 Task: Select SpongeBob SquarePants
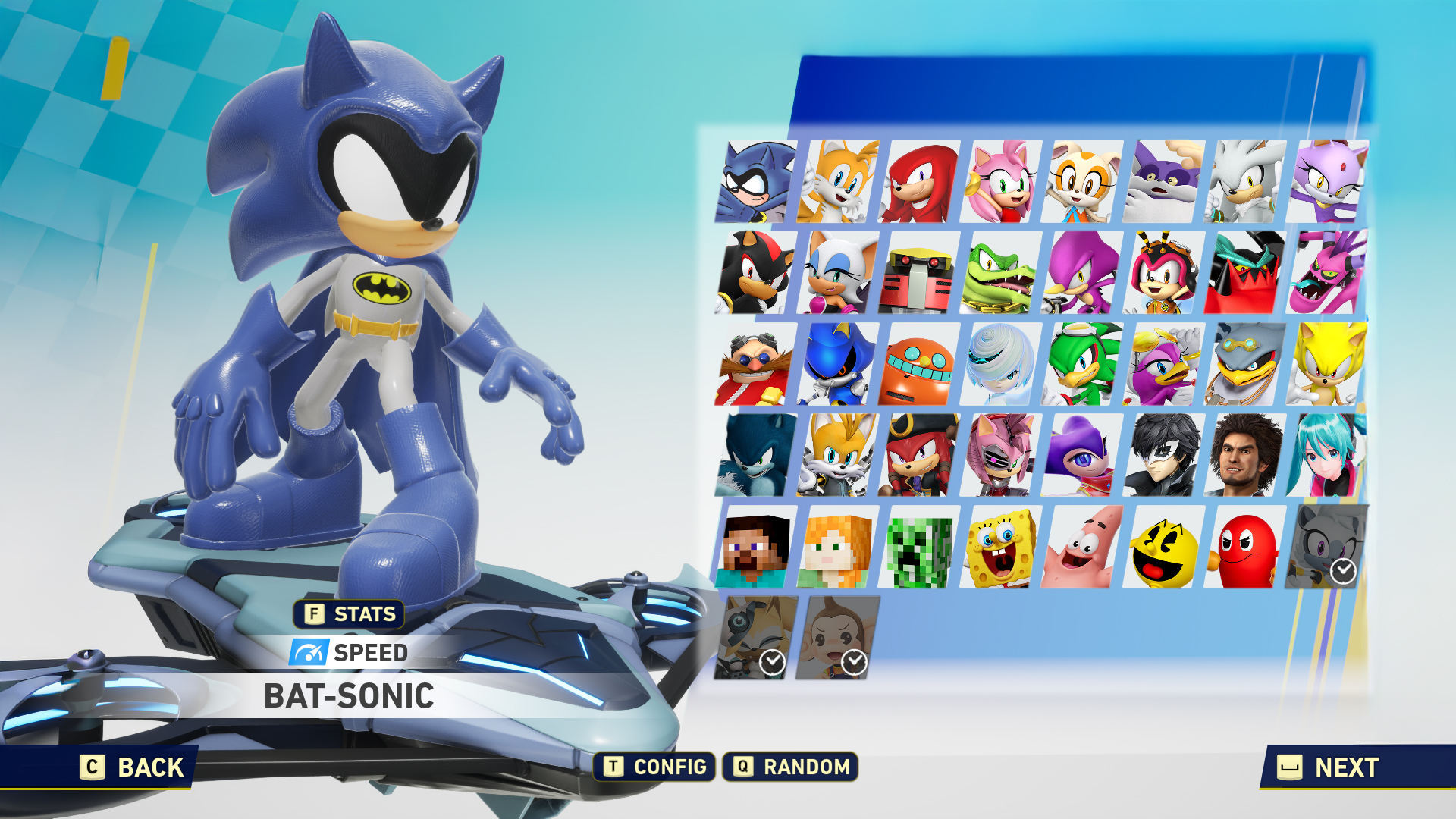point(1001,548)
